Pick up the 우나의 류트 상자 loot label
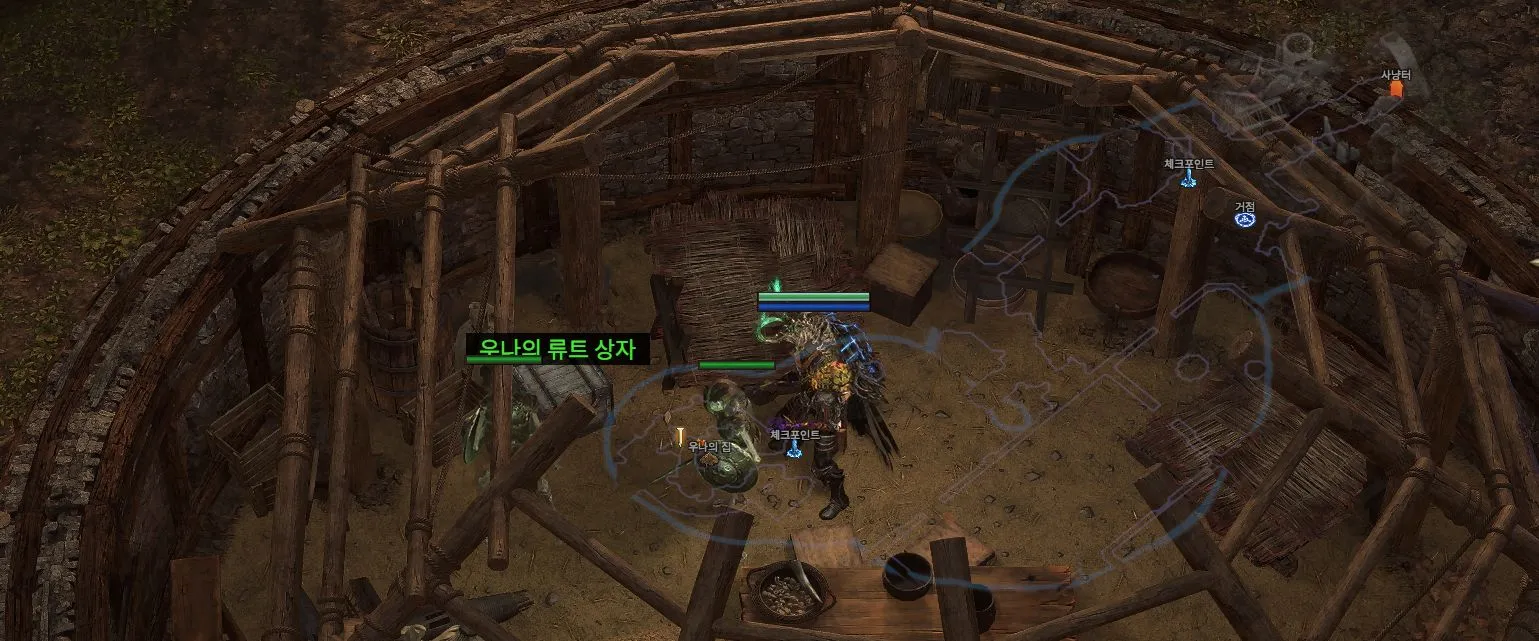1539x641 pixels. [558, 349]
